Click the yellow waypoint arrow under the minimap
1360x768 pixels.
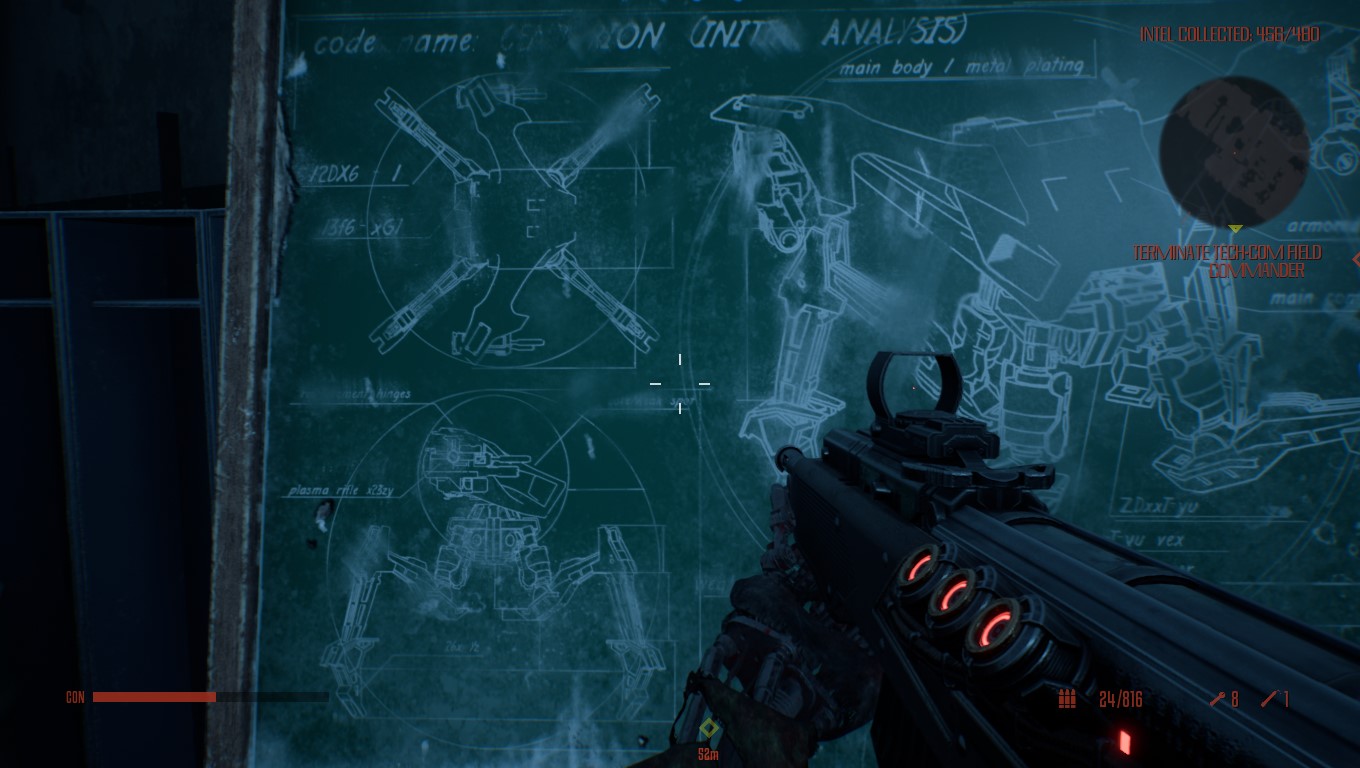tap(1235, 228)
